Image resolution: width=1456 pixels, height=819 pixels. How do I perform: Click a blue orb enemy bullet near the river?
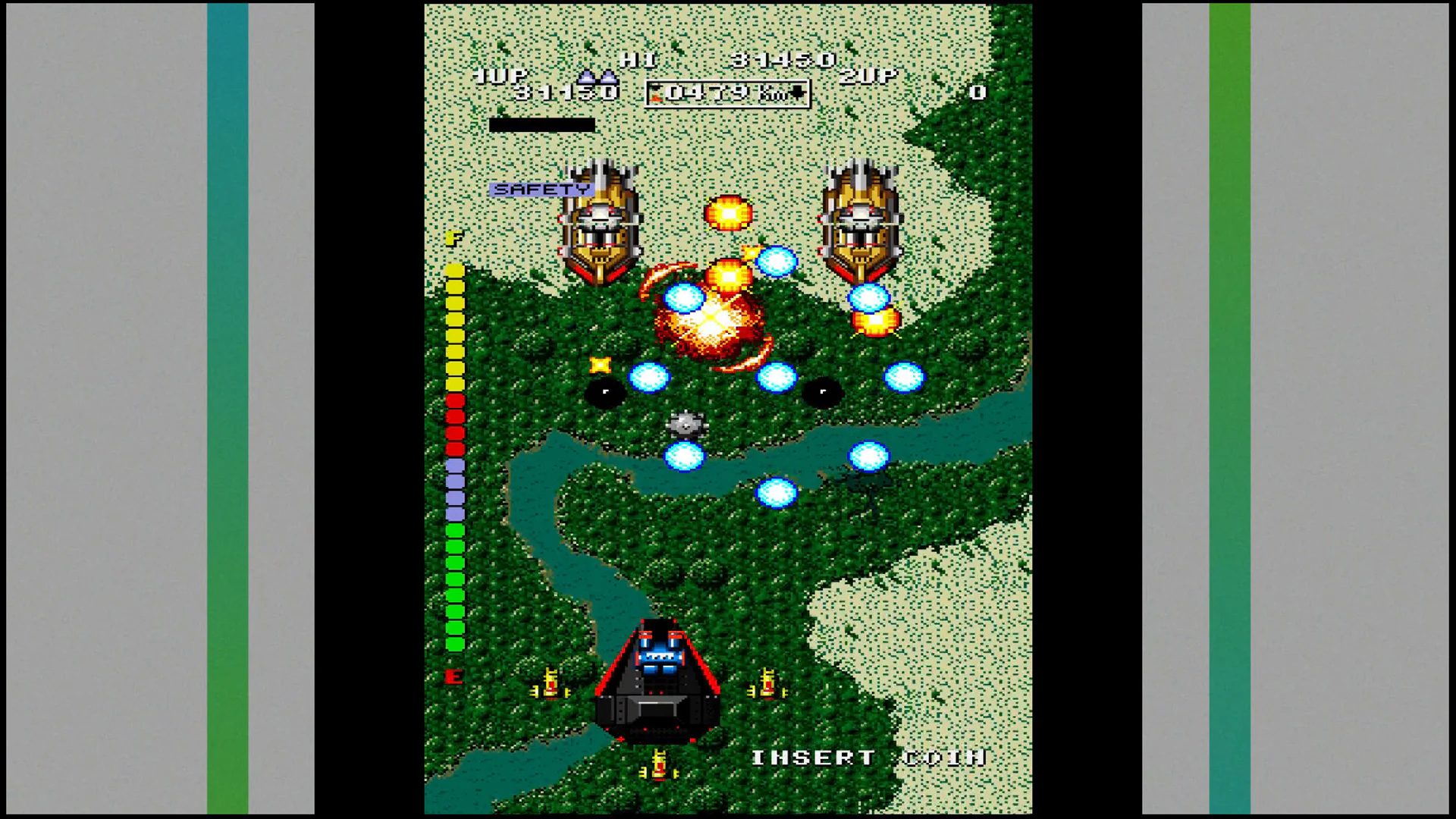point(685,457)
